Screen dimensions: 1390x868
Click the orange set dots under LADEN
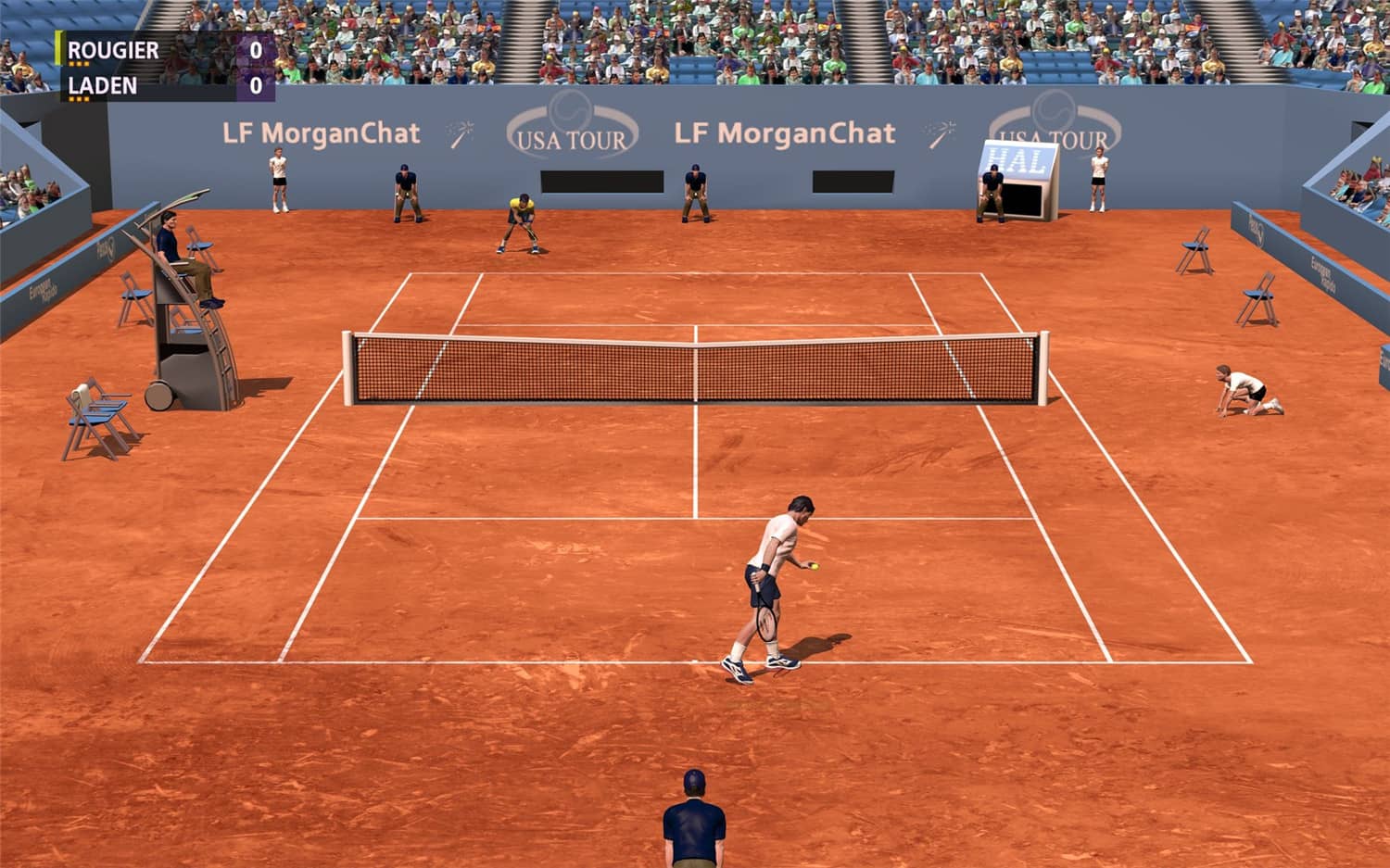pyautogui.click(x=77, y=98)
